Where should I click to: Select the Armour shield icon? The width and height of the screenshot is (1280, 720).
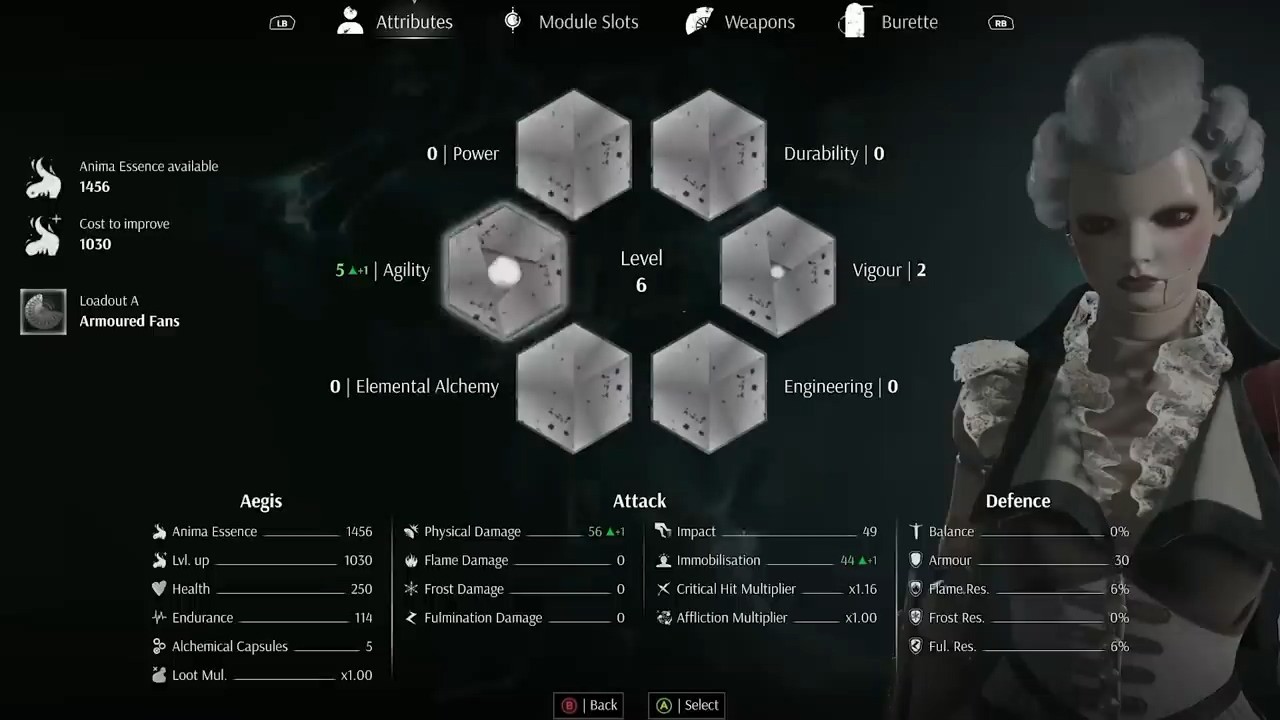point(915,560)
